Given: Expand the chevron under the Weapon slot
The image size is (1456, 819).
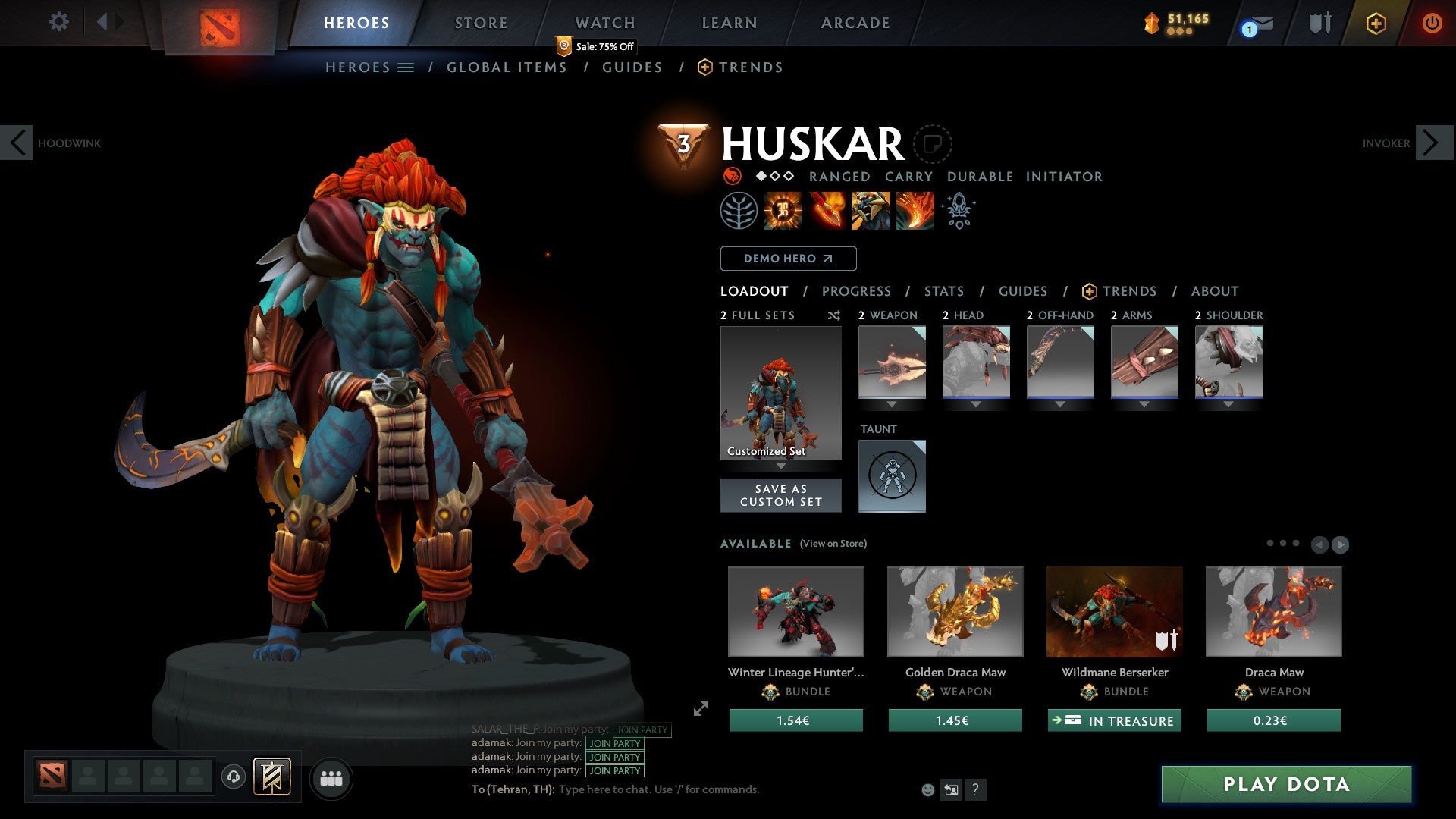Looking at the screenshot, I should [892, 403].
